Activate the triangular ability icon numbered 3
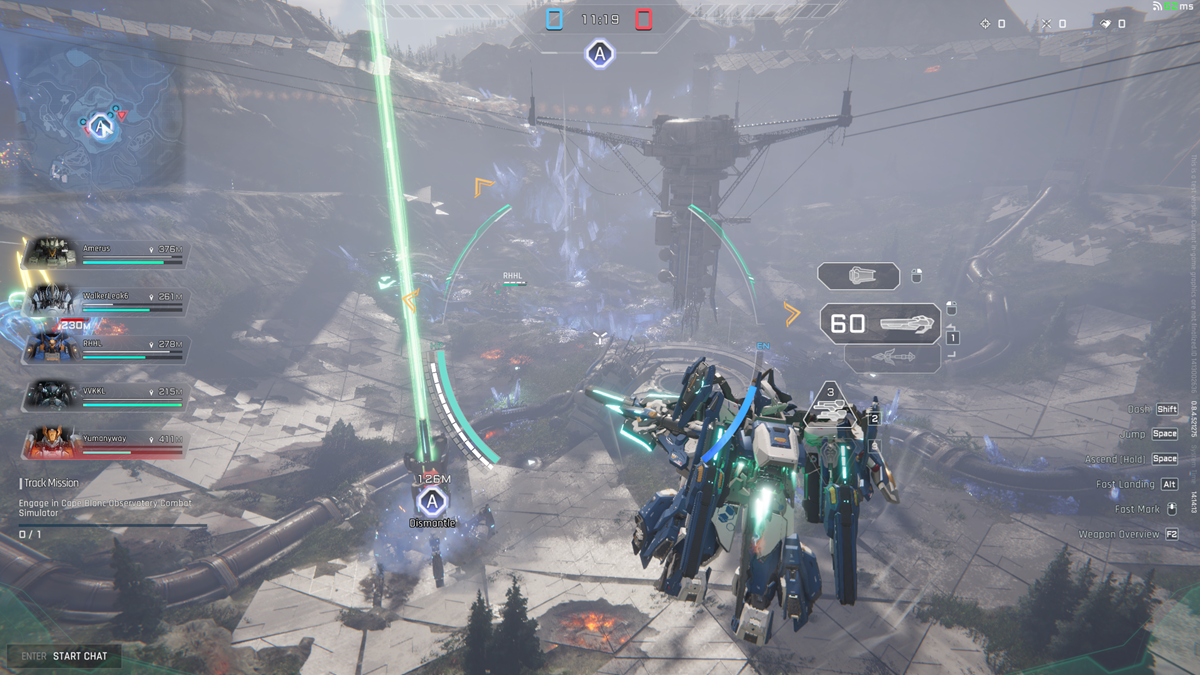This screenshot has height=675, width=1200. point(830,404)
